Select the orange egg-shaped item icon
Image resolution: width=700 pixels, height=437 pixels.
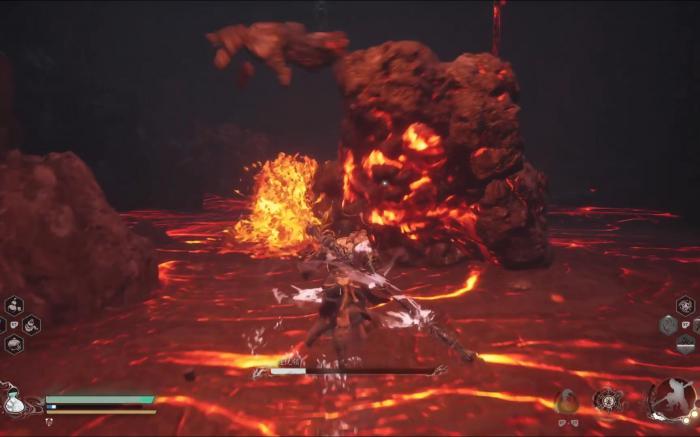tap(567, 401)
